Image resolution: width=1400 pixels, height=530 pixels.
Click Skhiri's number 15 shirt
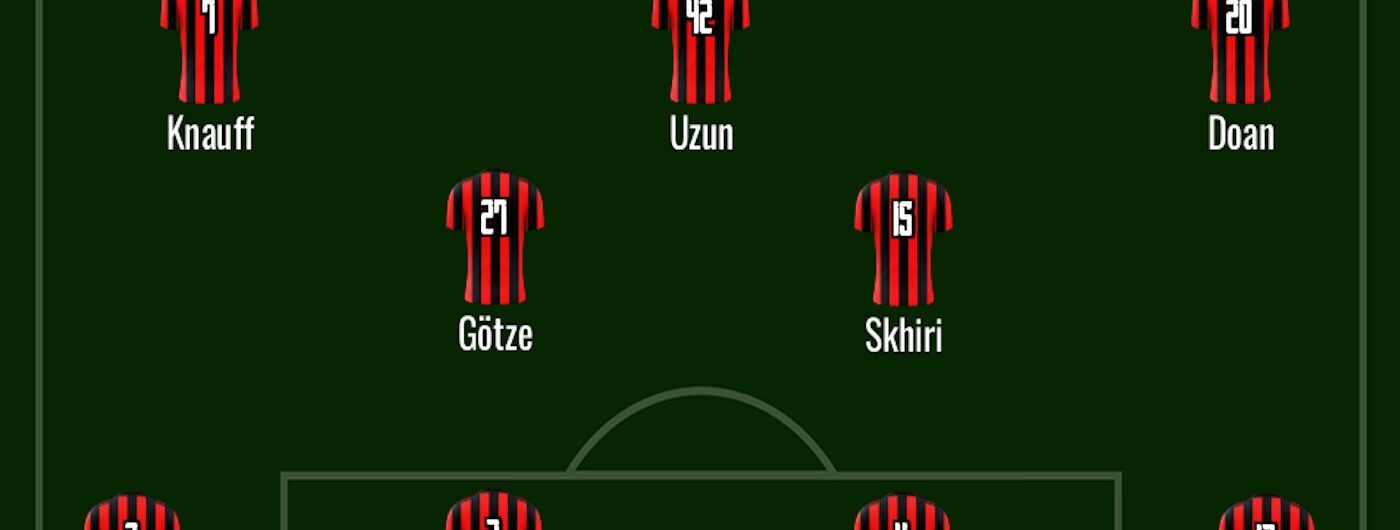tap(903, 238)
